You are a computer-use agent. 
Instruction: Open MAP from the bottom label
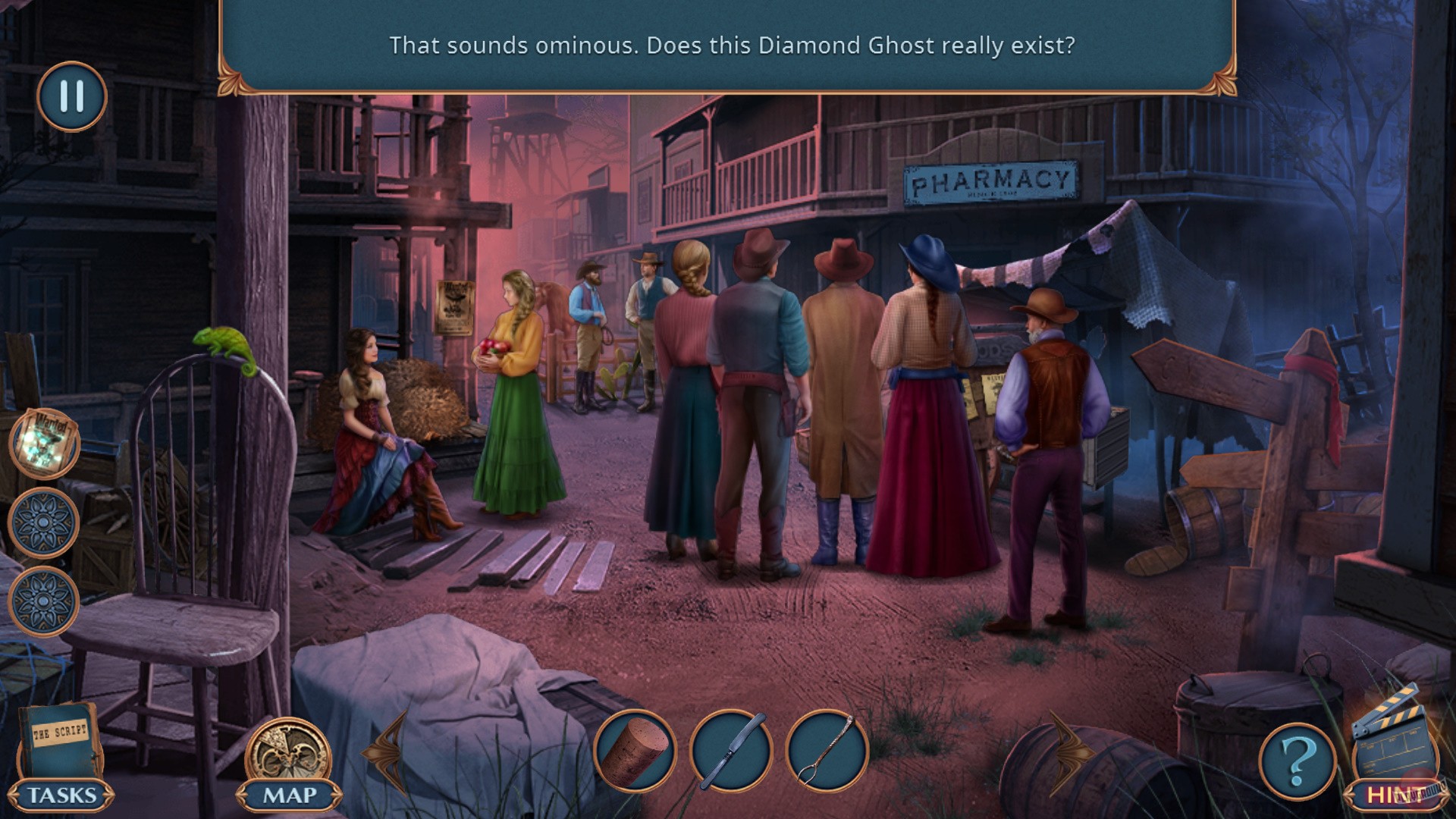coord(288,796)
